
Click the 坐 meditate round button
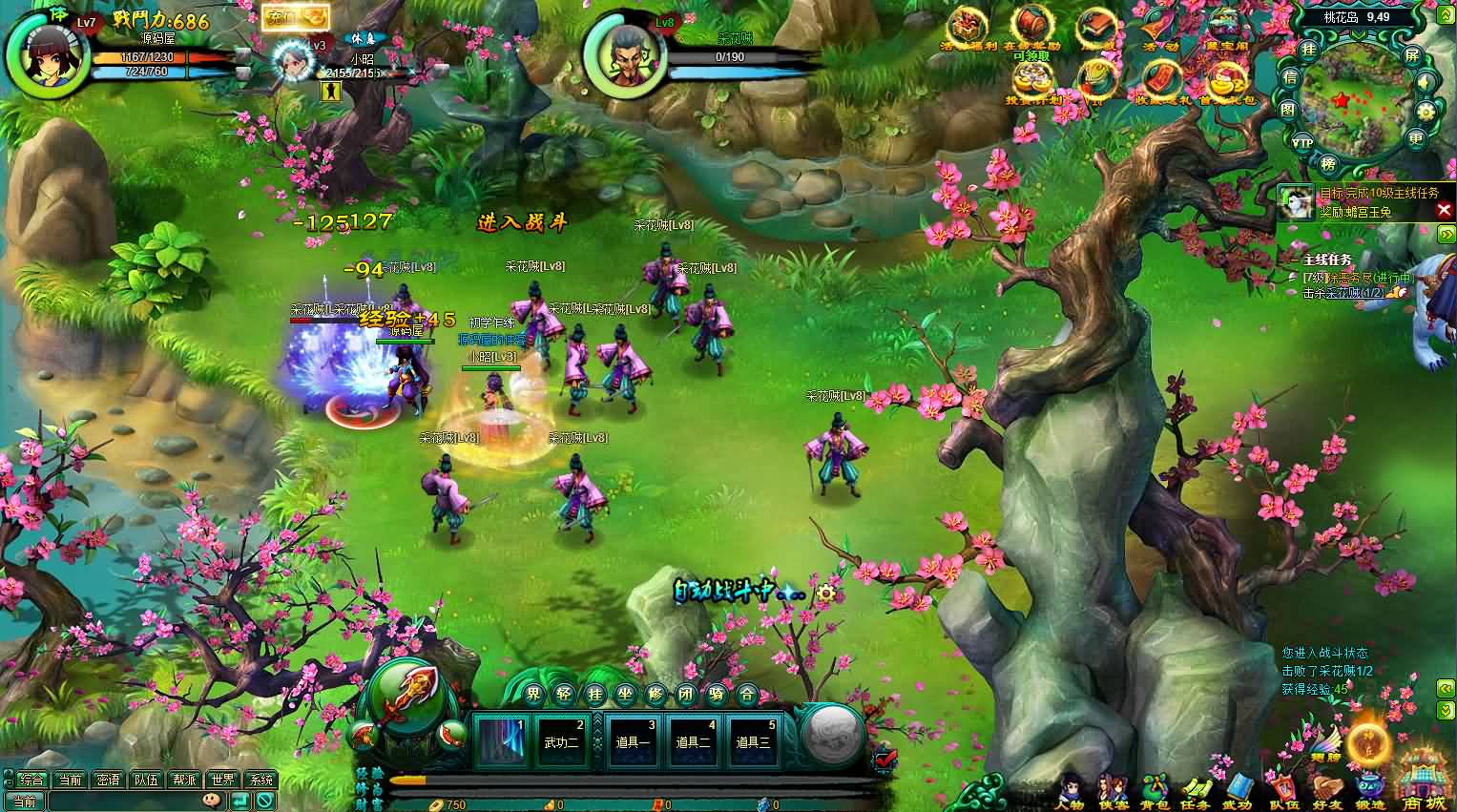coord(626,694)
